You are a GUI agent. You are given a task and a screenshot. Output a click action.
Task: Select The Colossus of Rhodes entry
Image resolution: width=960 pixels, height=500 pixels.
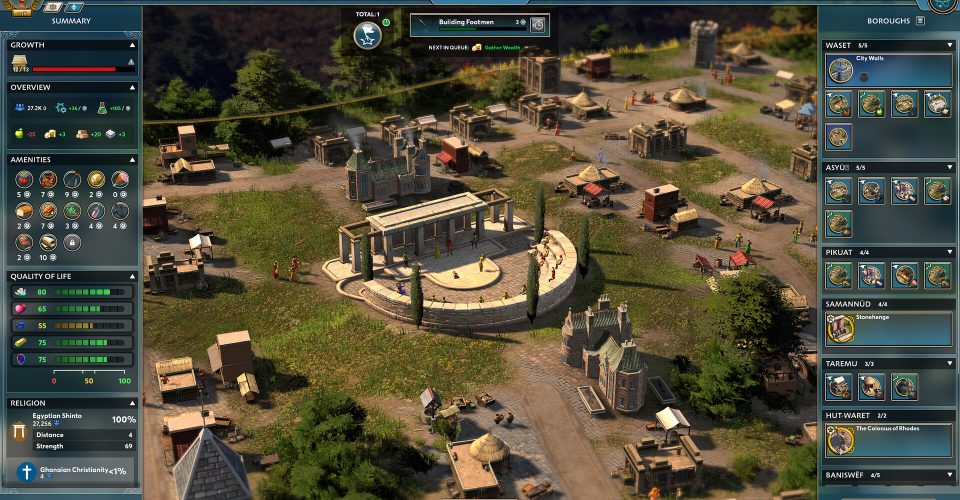coord(888,439)
